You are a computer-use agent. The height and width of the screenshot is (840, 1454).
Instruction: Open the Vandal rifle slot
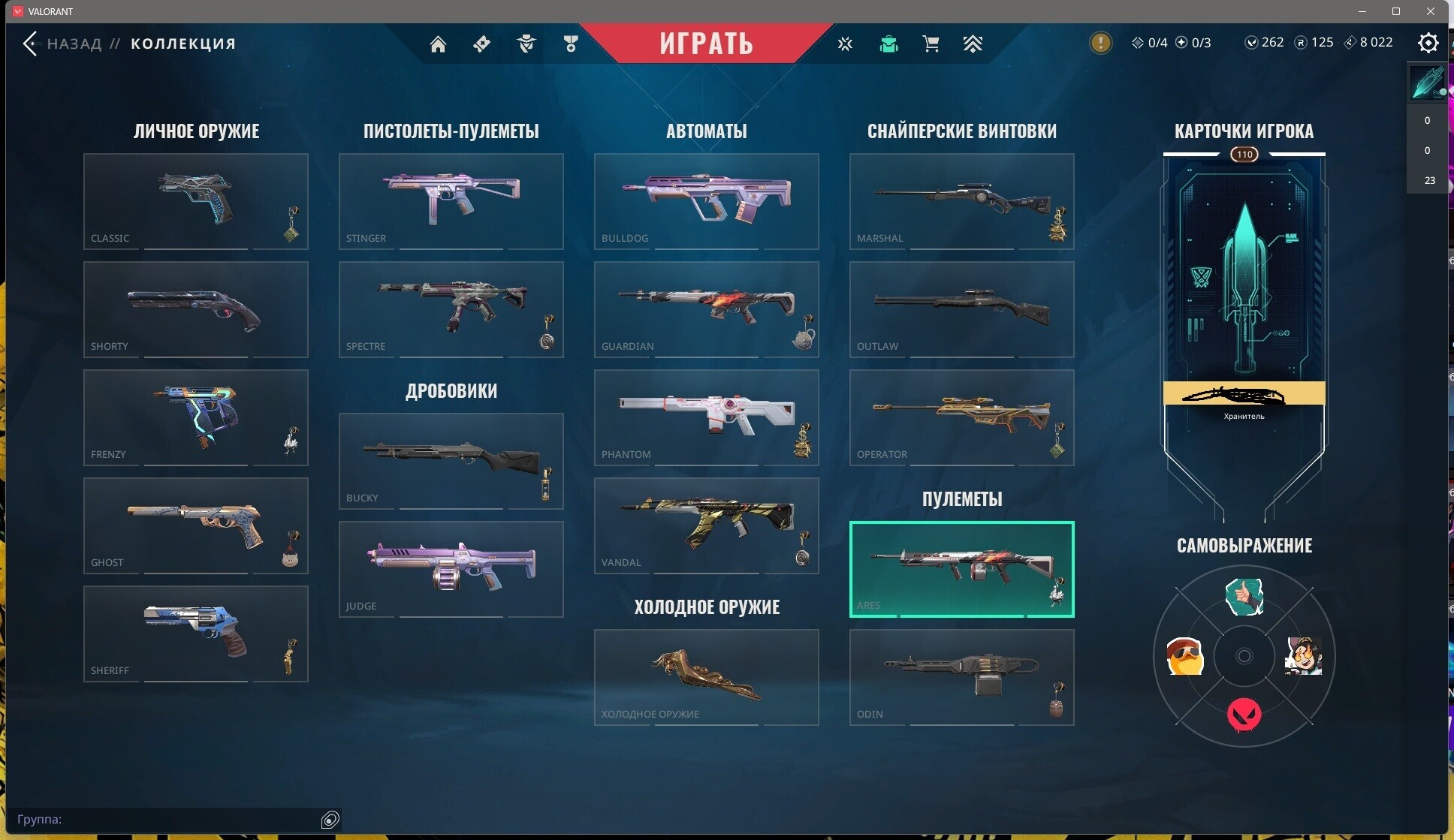coord(706,525)
